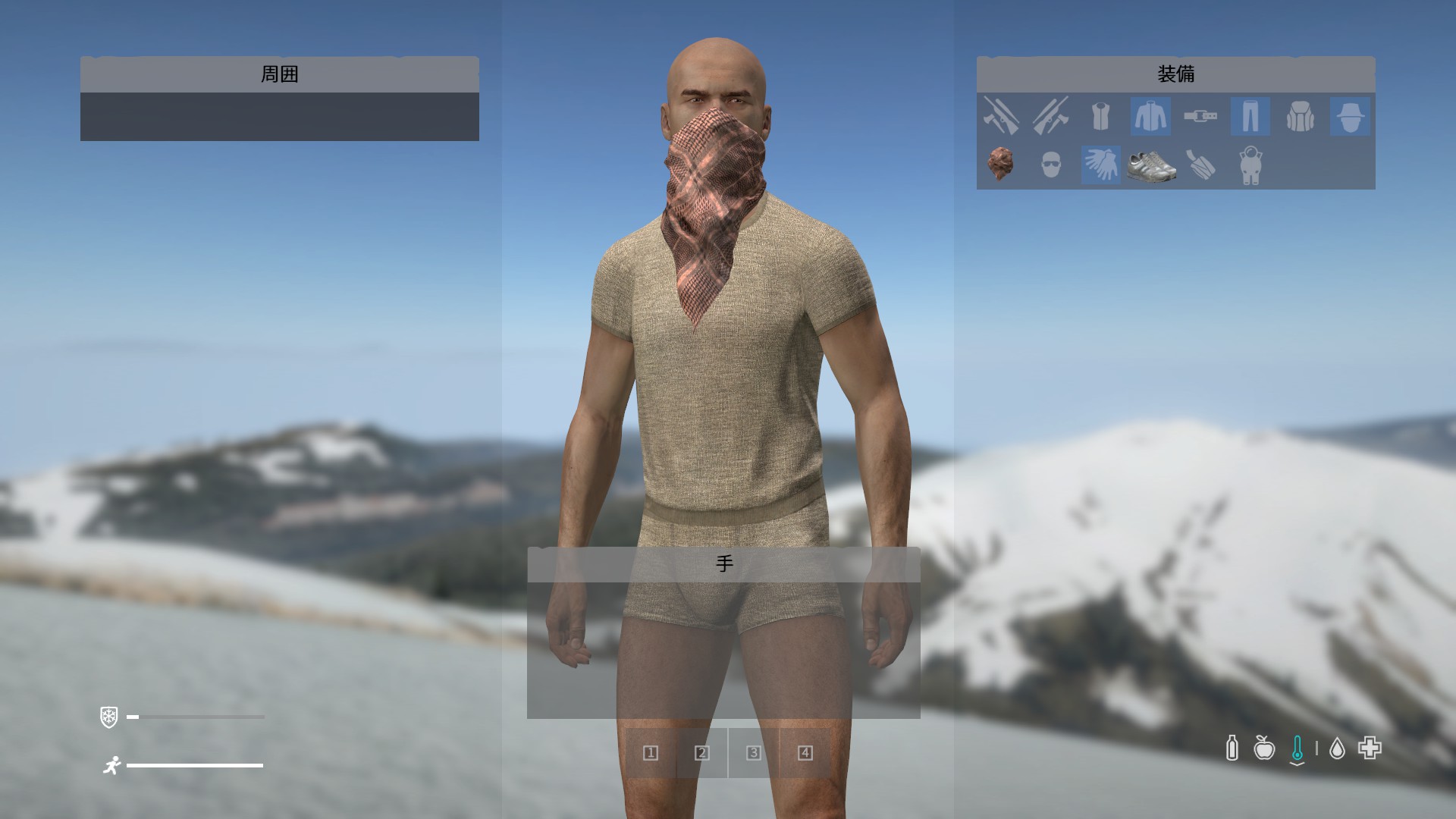Click the 周囲 vicinity panel header
This screenshot has height=819, width=1456.
pos(279,74)
